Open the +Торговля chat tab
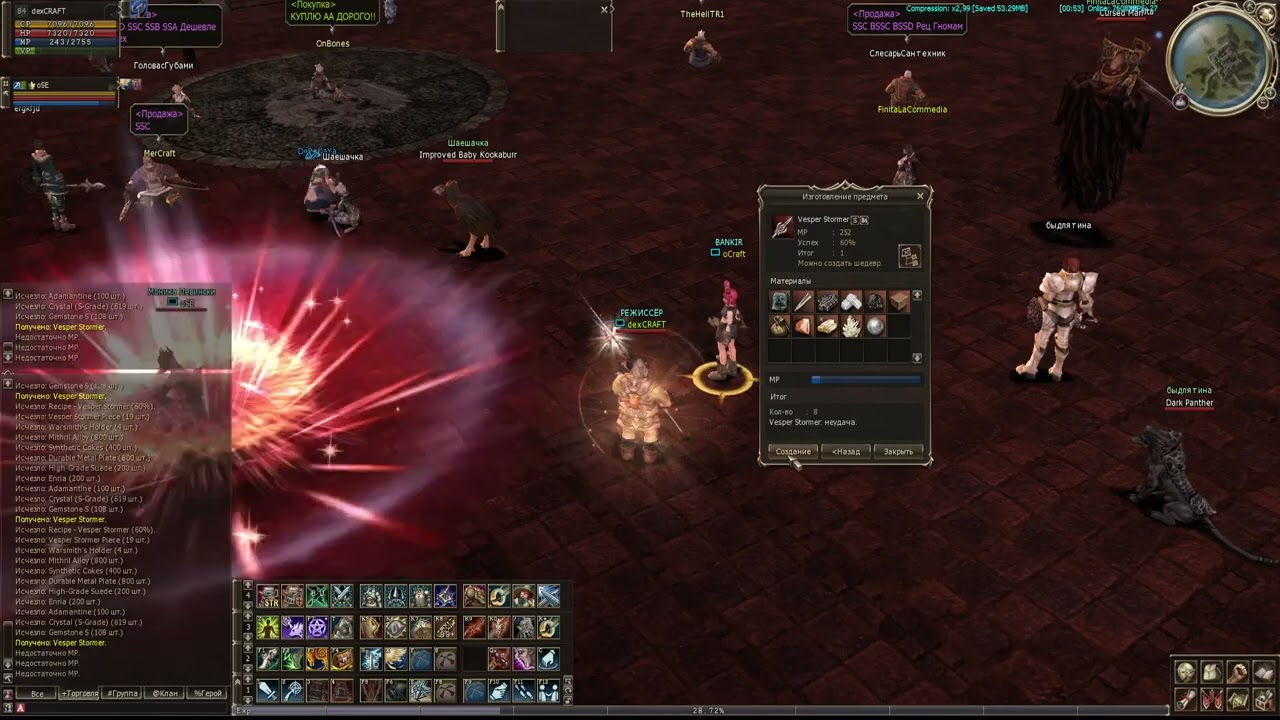The height and width of the screenshot is (720, 1280). [79, 693]
